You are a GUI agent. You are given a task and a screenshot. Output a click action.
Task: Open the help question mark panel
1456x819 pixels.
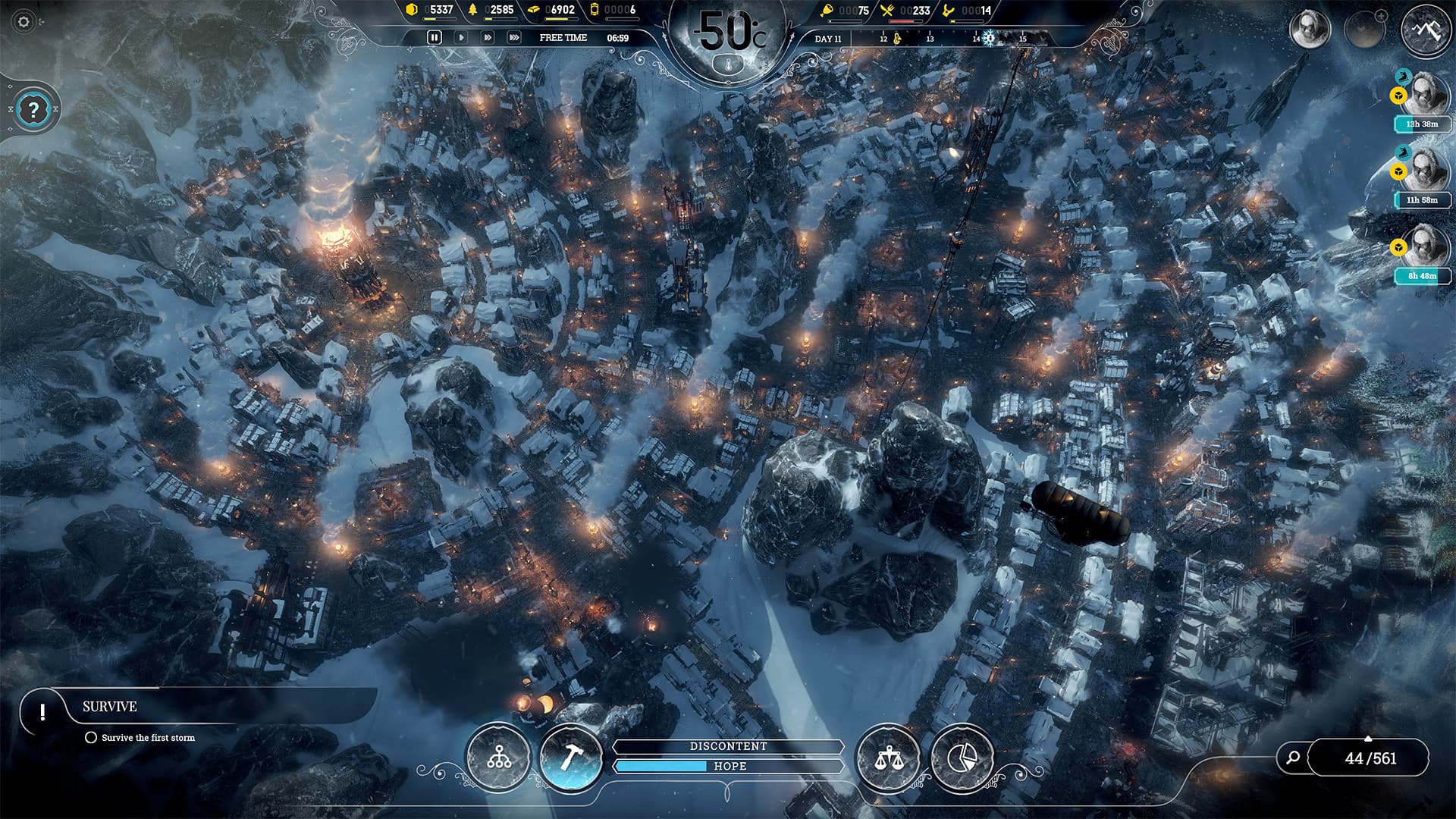coord(32,108)
